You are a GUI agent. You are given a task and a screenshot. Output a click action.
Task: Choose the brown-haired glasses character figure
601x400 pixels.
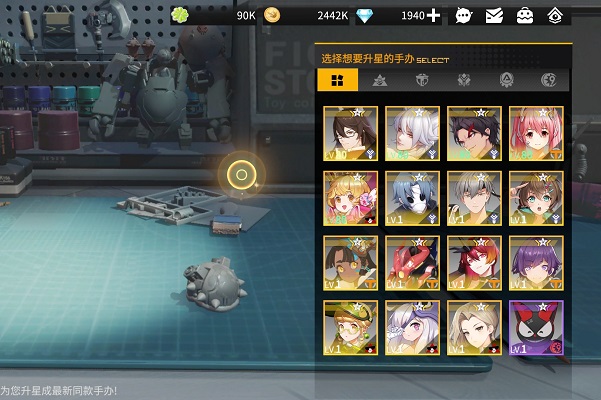coord(351,133)
